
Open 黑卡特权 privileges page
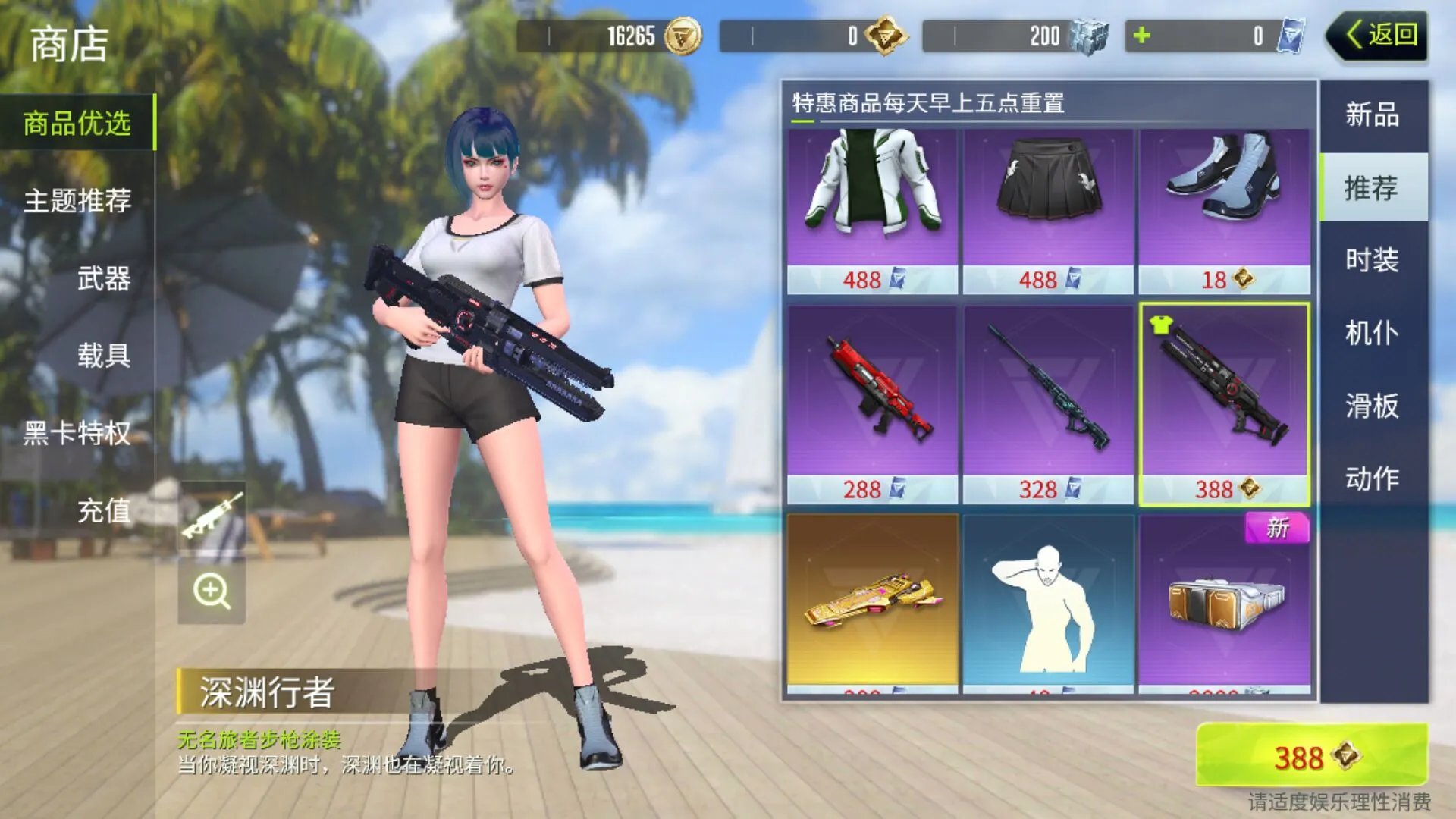pos(77,434)
